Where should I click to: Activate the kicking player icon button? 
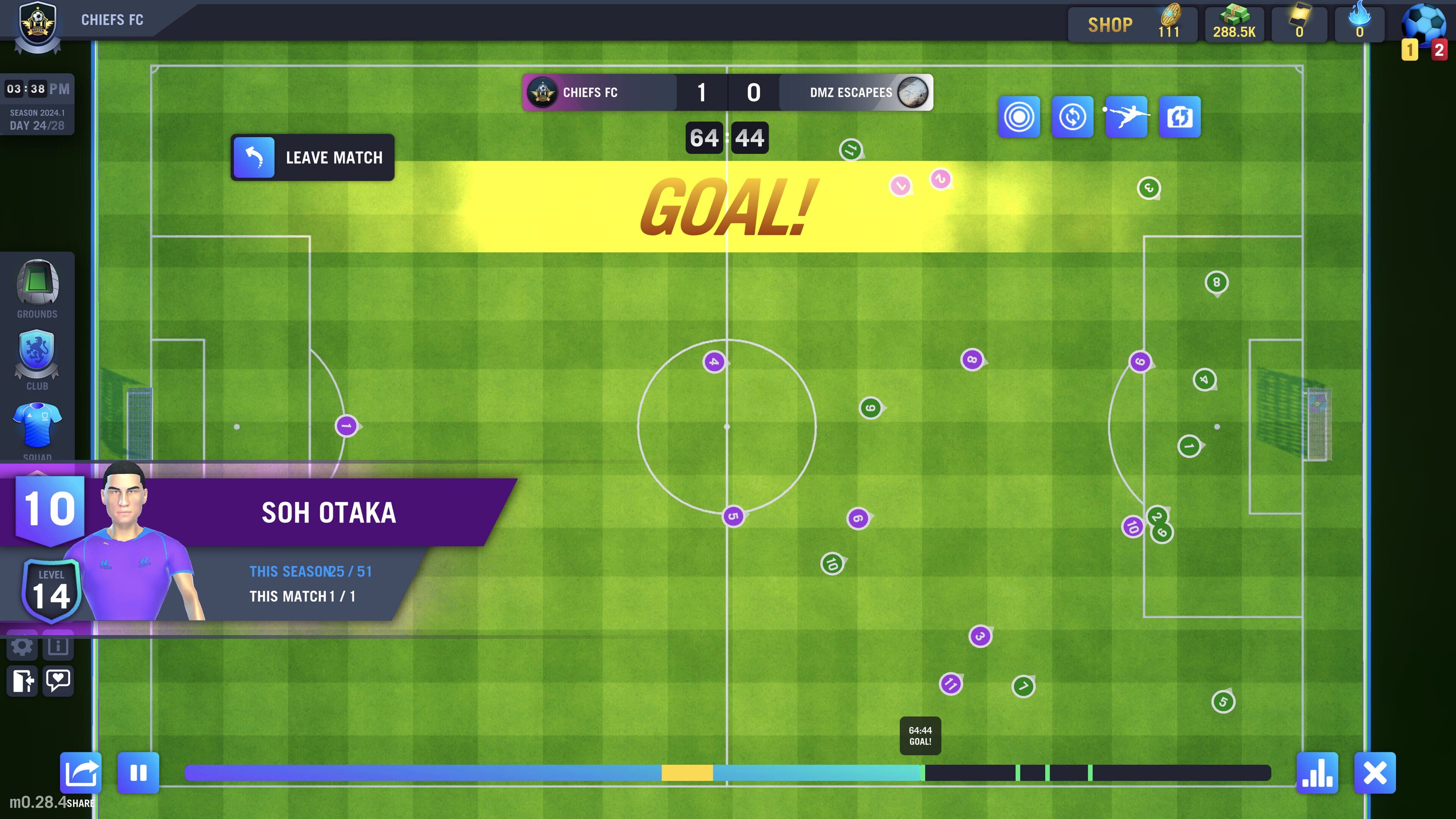[x=1126, y=117]
